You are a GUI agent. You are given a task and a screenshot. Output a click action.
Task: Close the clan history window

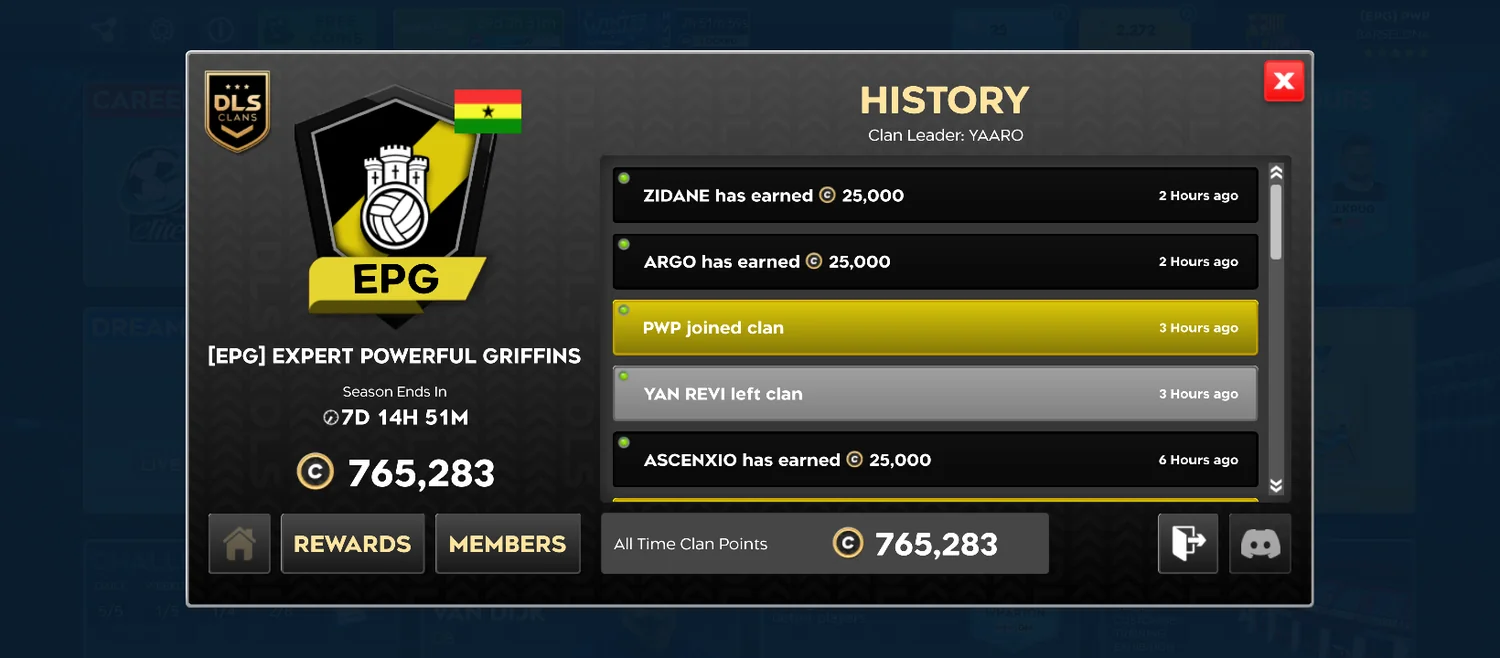coord(1284,81)
